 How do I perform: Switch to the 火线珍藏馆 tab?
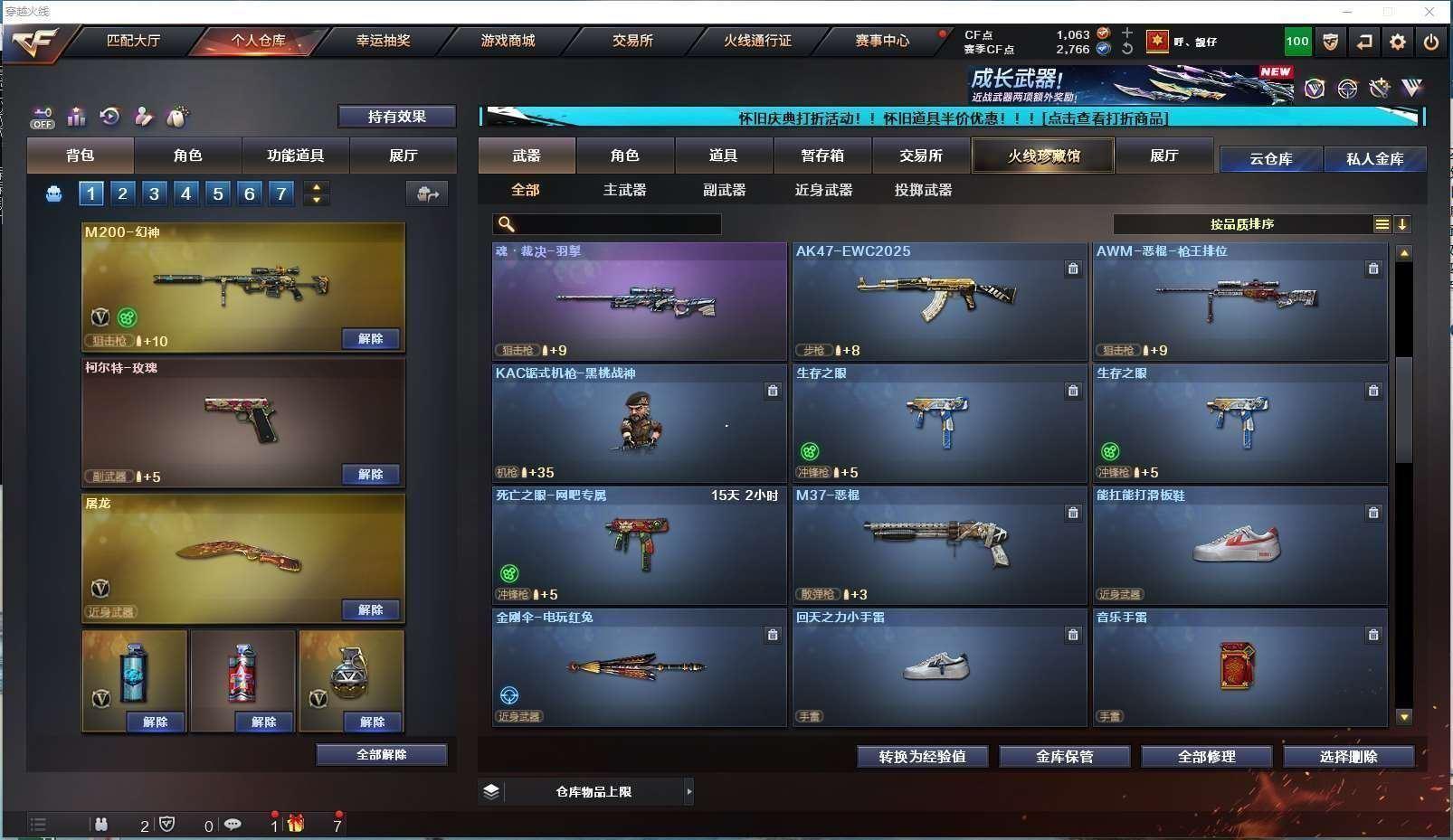(1043, 156)
